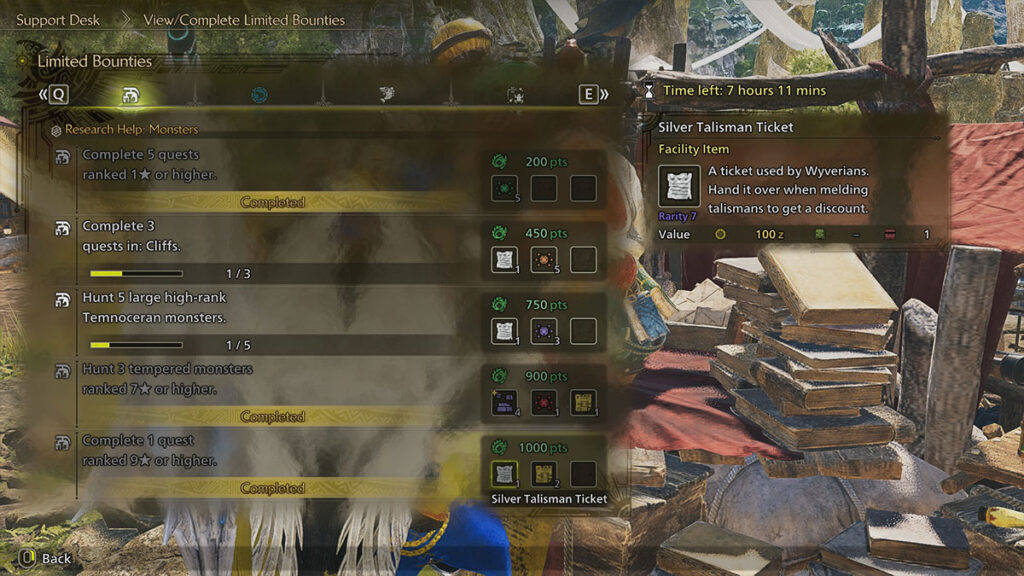Image resolution: width=1024 pixels, height=576 pixels.
Task: Inspect the ticket reward in 450 pts row
Action: point(505,260)
